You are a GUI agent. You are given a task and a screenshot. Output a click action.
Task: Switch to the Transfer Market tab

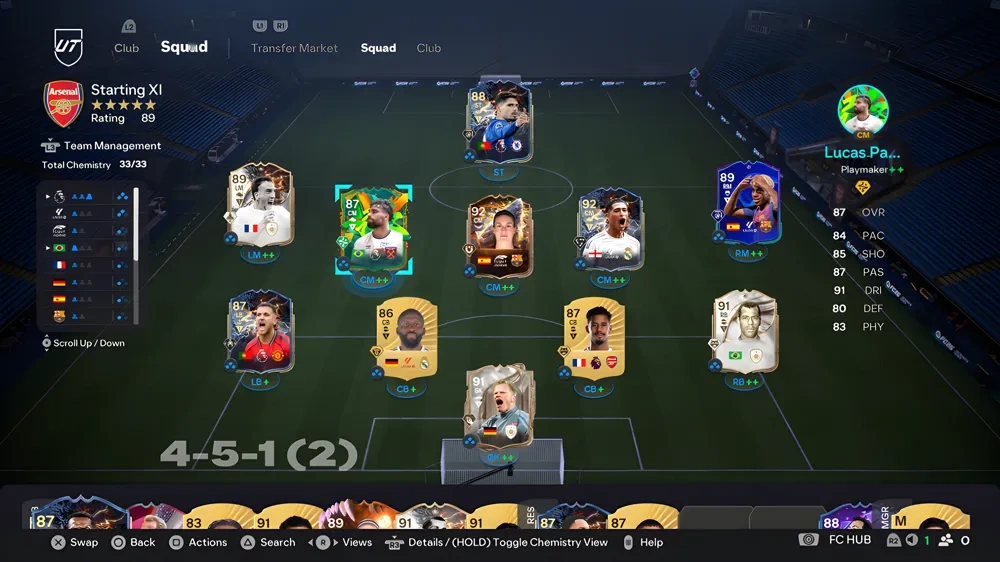[294, 48]
